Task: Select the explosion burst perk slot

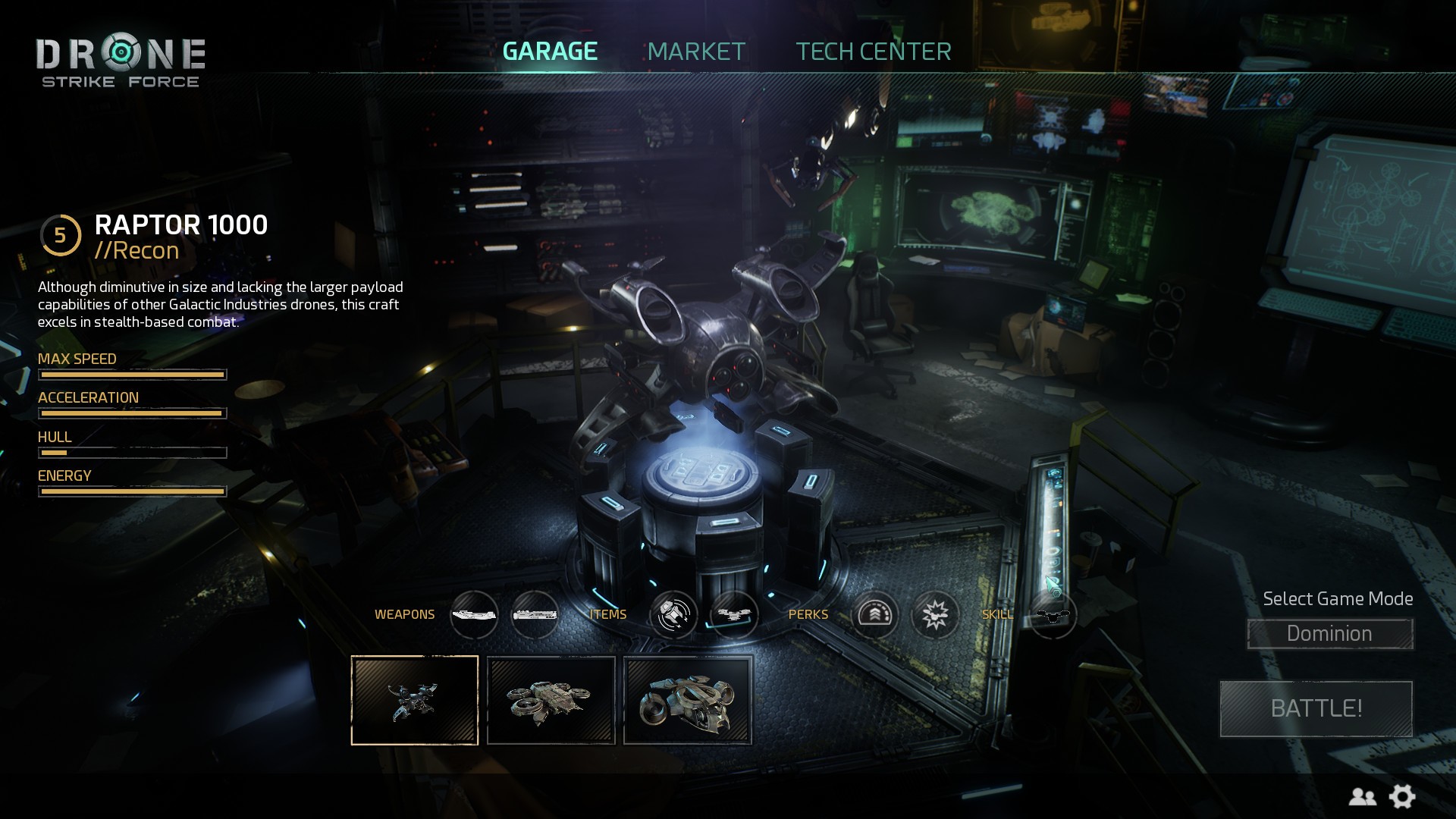Action: click(x=935, y=614)
